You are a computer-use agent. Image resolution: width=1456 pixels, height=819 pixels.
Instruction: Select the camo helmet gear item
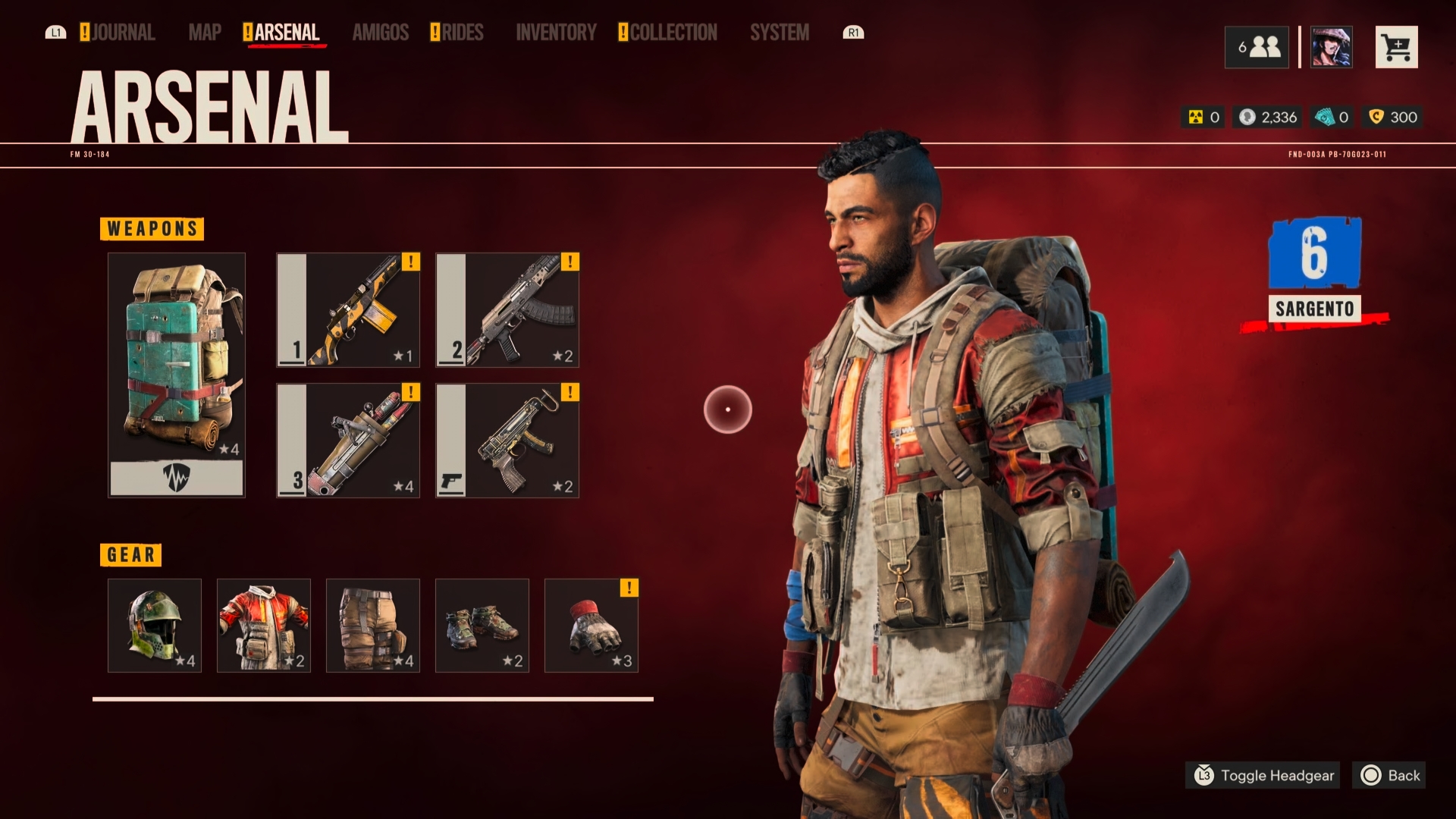point(154,626)
